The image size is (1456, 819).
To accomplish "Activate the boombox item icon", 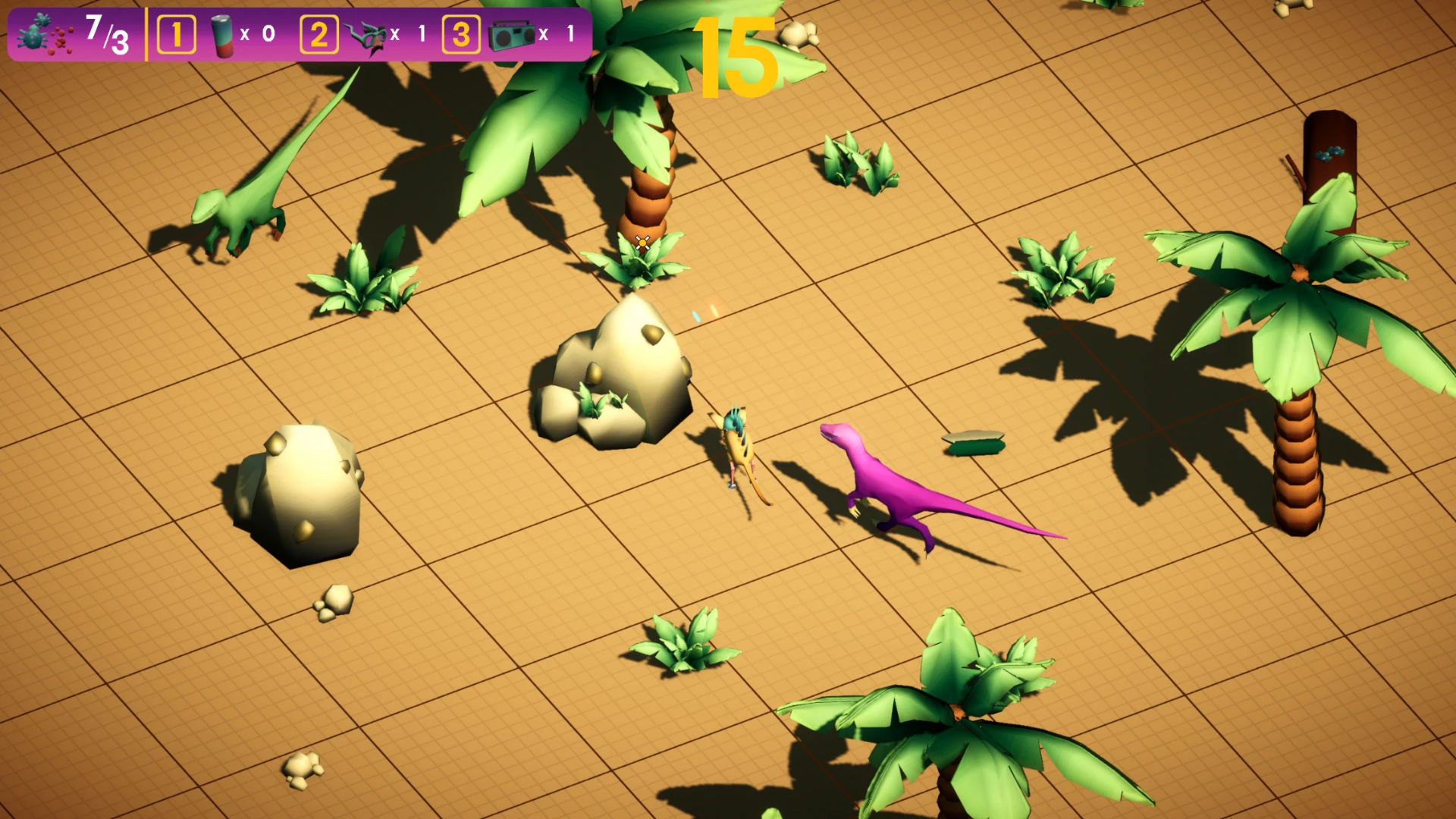I will [512, 35].
